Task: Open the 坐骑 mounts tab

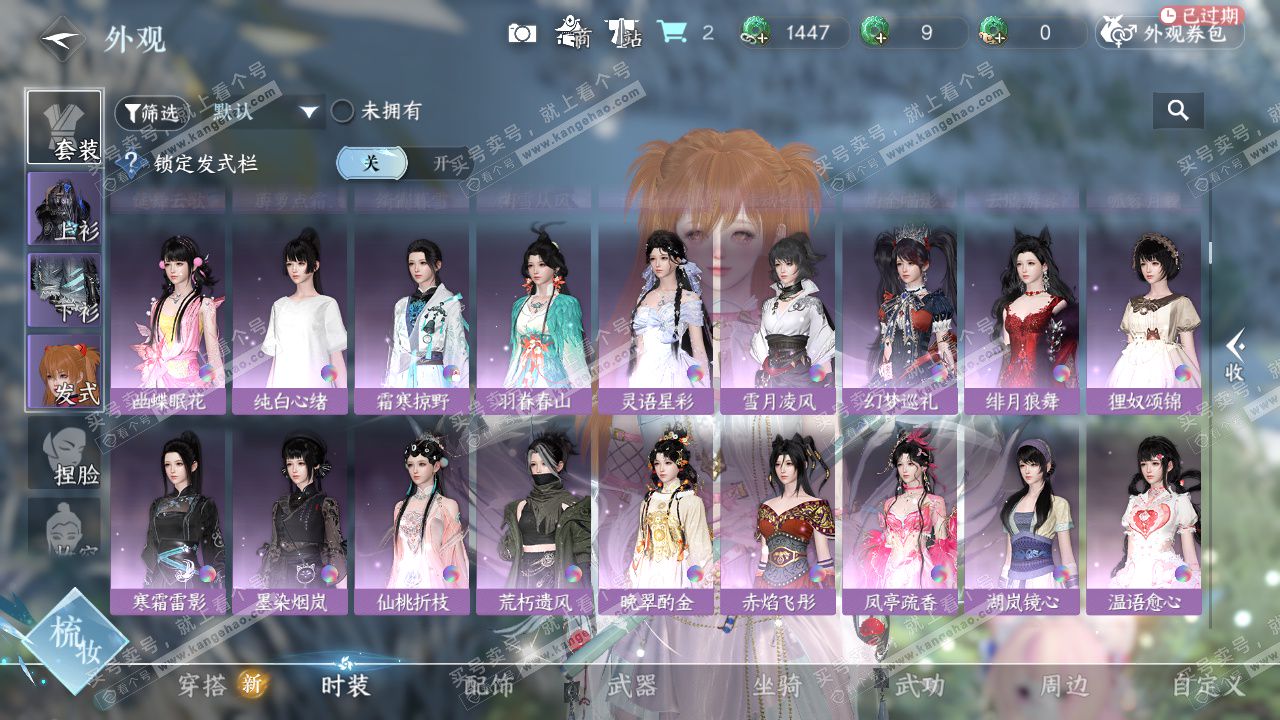Action: pyautogui.click(x=777, y=686)
